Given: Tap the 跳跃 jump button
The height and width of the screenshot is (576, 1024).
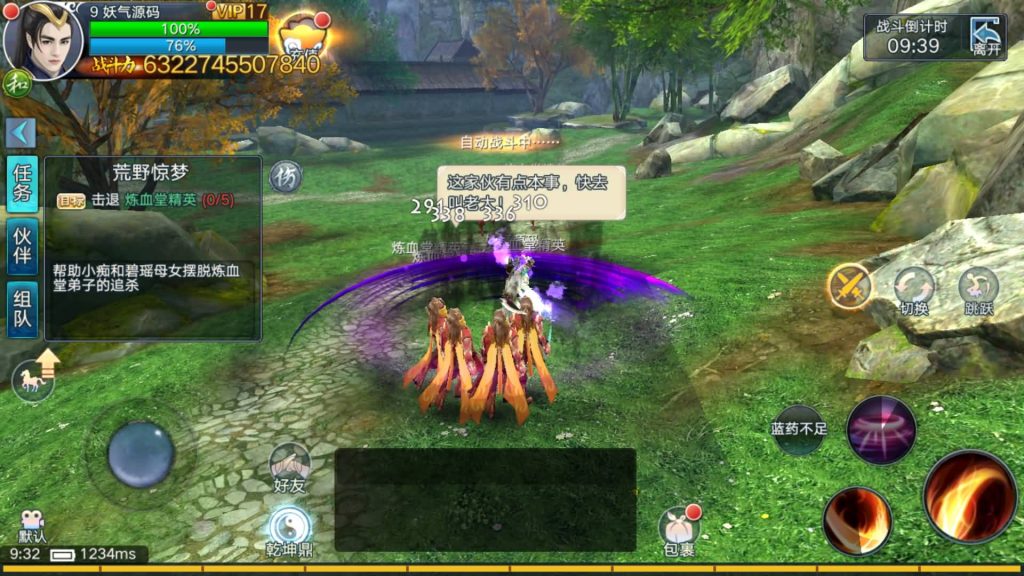Looking at the screenshot, I should coord(978,290).
